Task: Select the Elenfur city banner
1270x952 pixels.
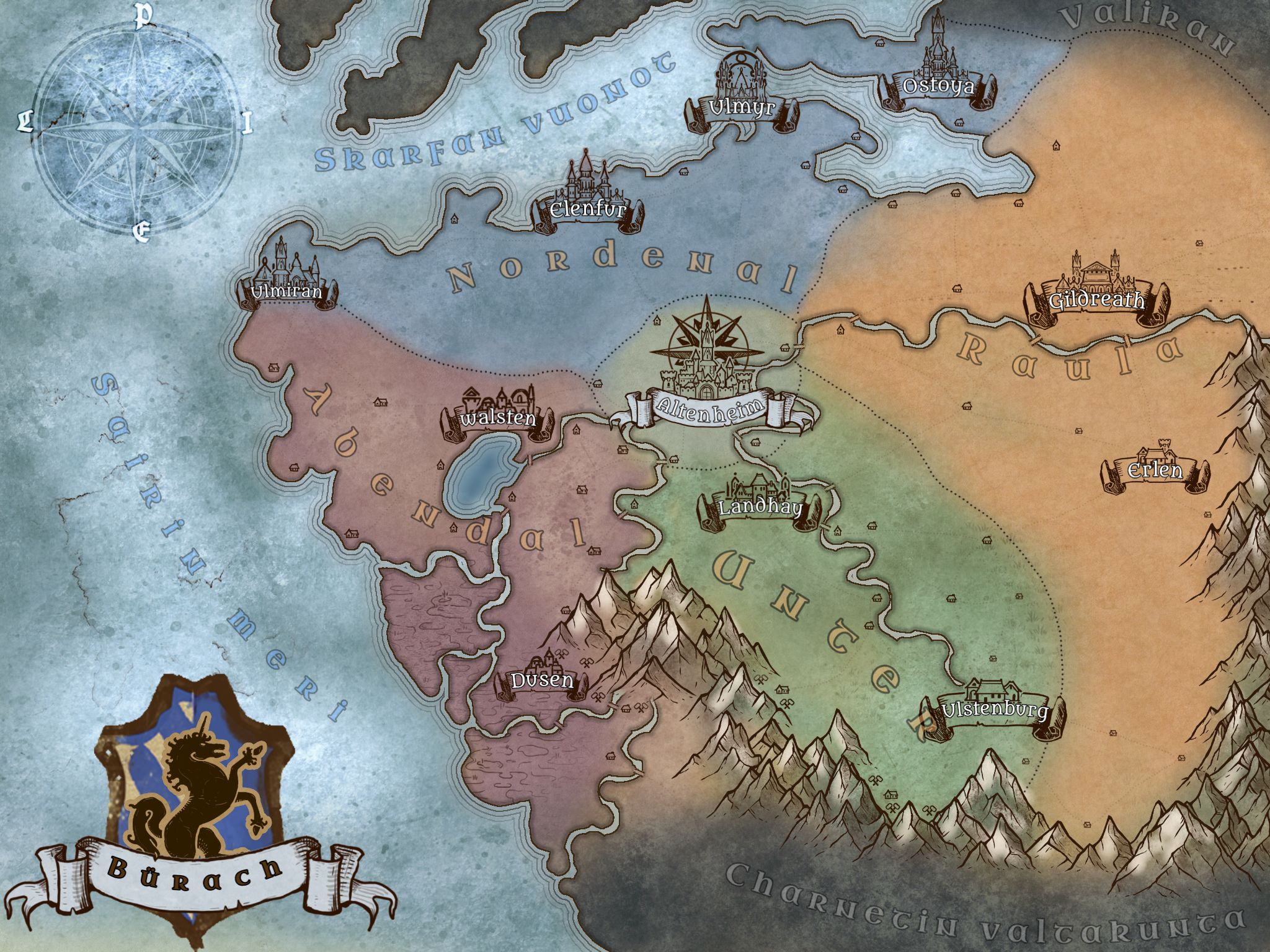Action: pos(587,211)
